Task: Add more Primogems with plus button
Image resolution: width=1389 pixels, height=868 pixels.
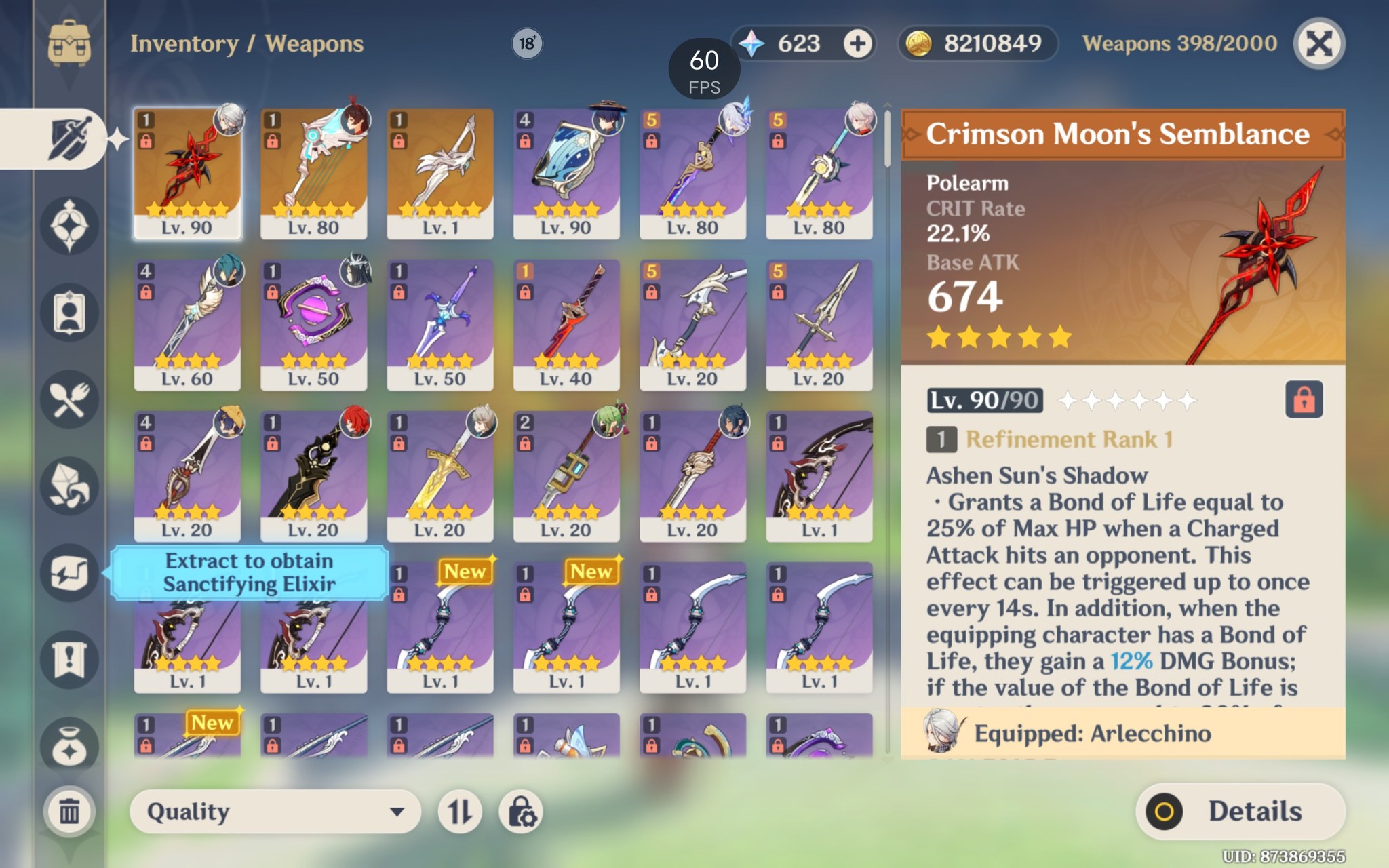Action: [x=858, y=45]
